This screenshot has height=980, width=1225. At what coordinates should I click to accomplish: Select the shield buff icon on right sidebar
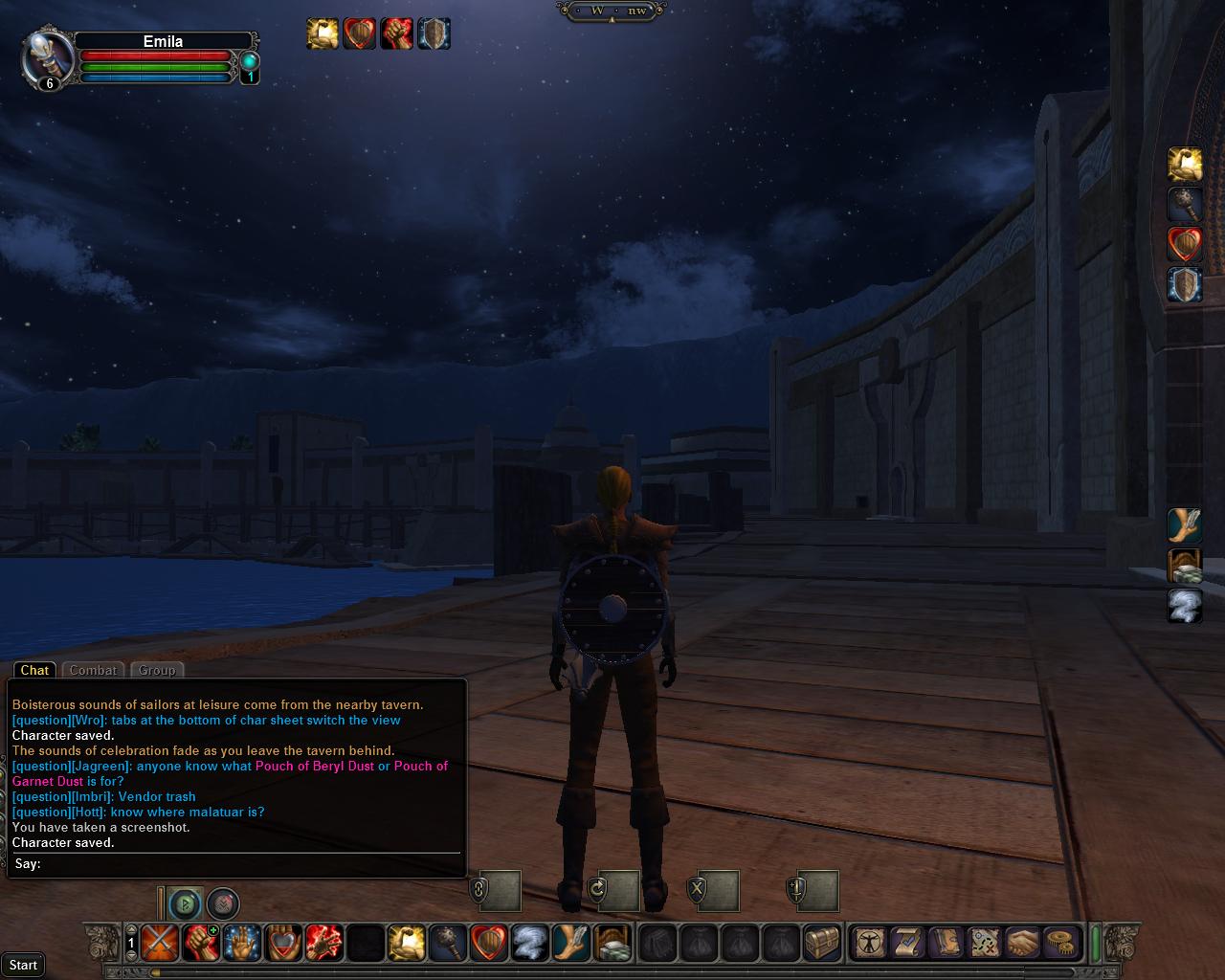[1185, 285]
